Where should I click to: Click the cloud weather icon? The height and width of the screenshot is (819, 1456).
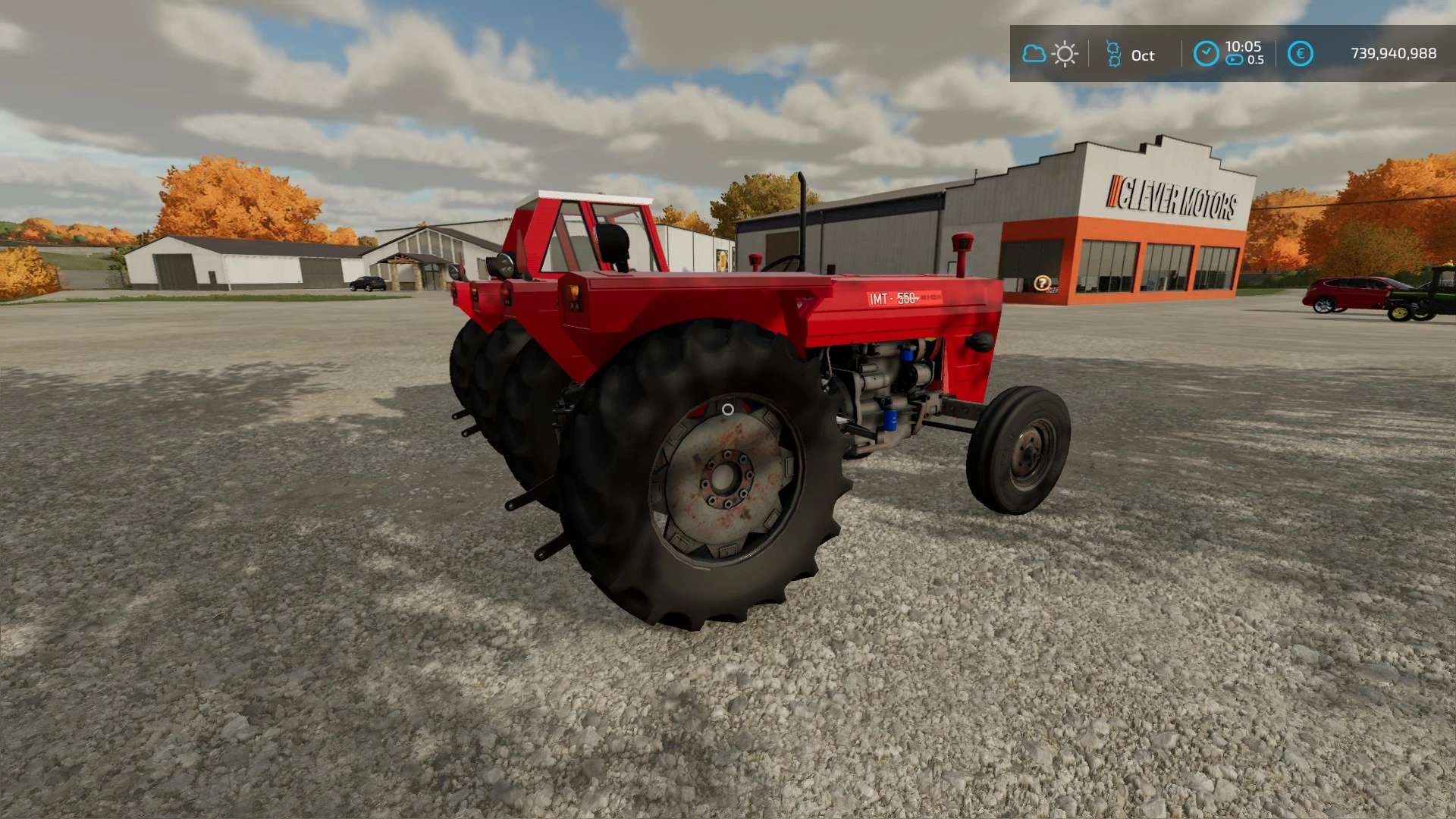click(x=1034, y=54)
